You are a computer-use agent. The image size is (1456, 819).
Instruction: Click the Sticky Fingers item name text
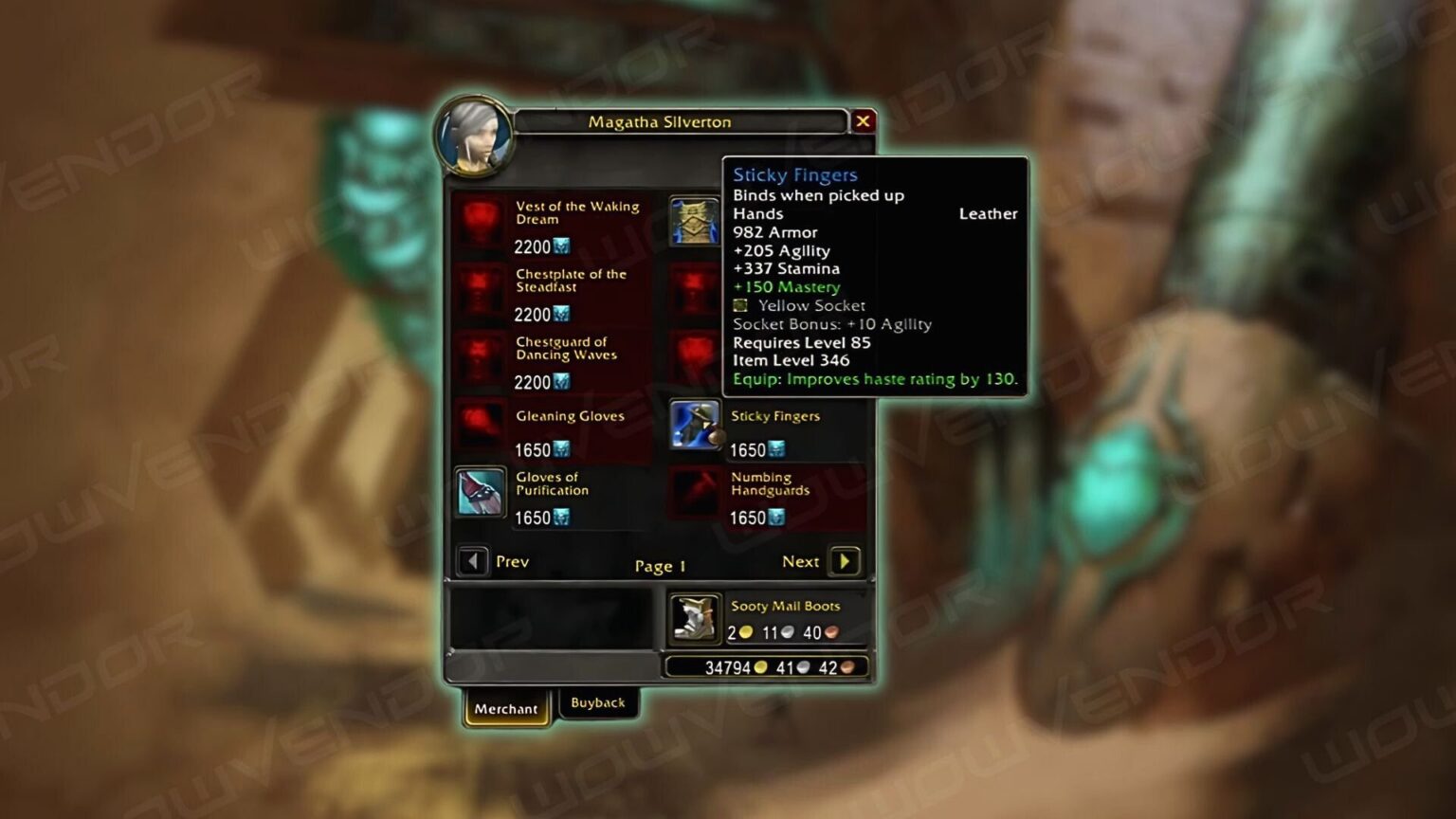coord(777,415)
